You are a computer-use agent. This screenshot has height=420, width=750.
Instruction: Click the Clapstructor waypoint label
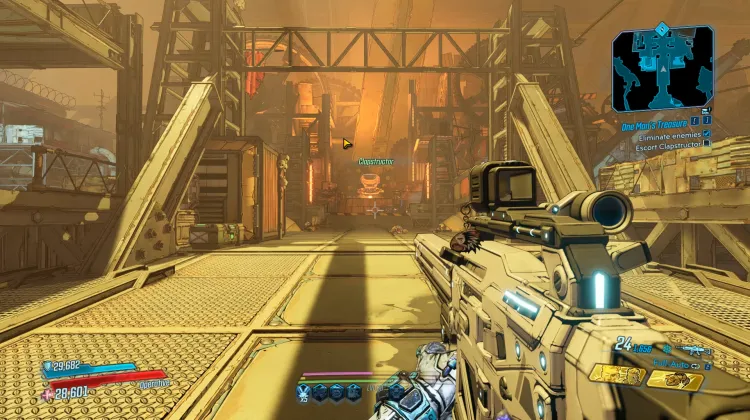click(x=376, y=161)
